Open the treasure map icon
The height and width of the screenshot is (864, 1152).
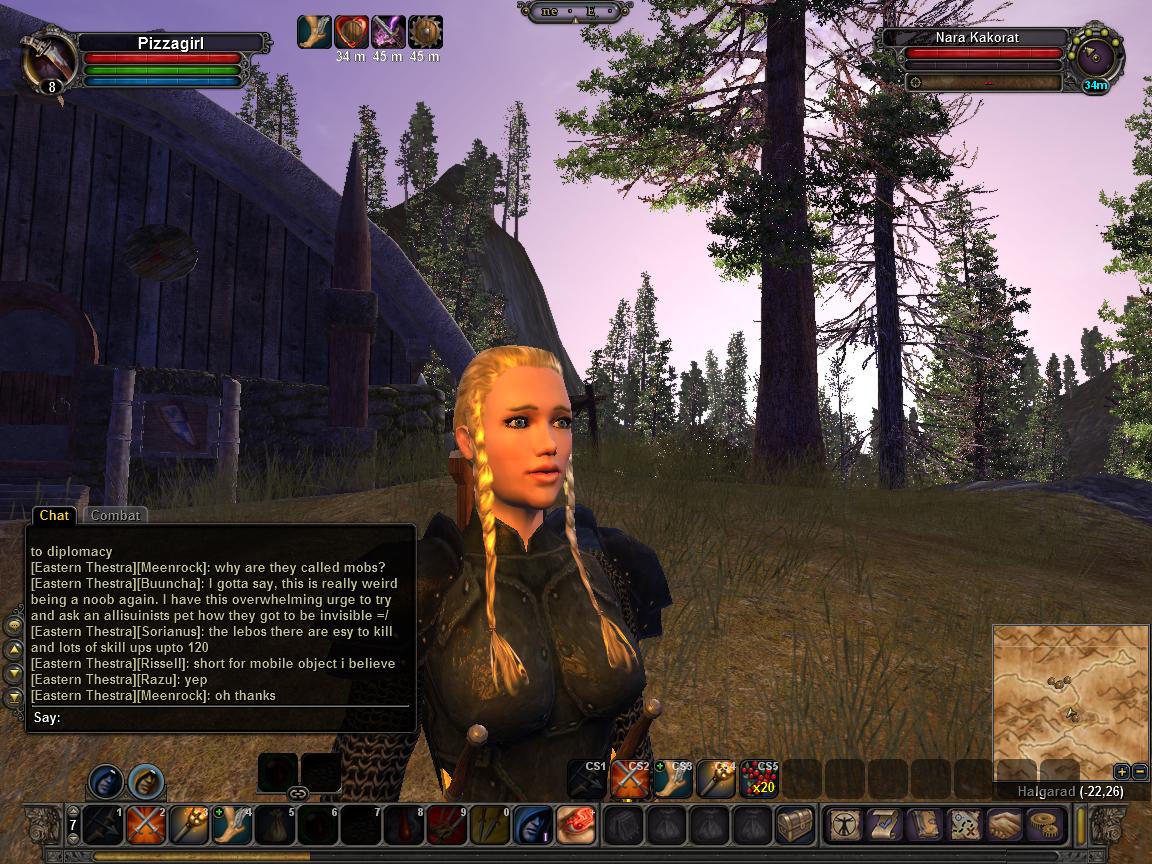tap(964, 825)
